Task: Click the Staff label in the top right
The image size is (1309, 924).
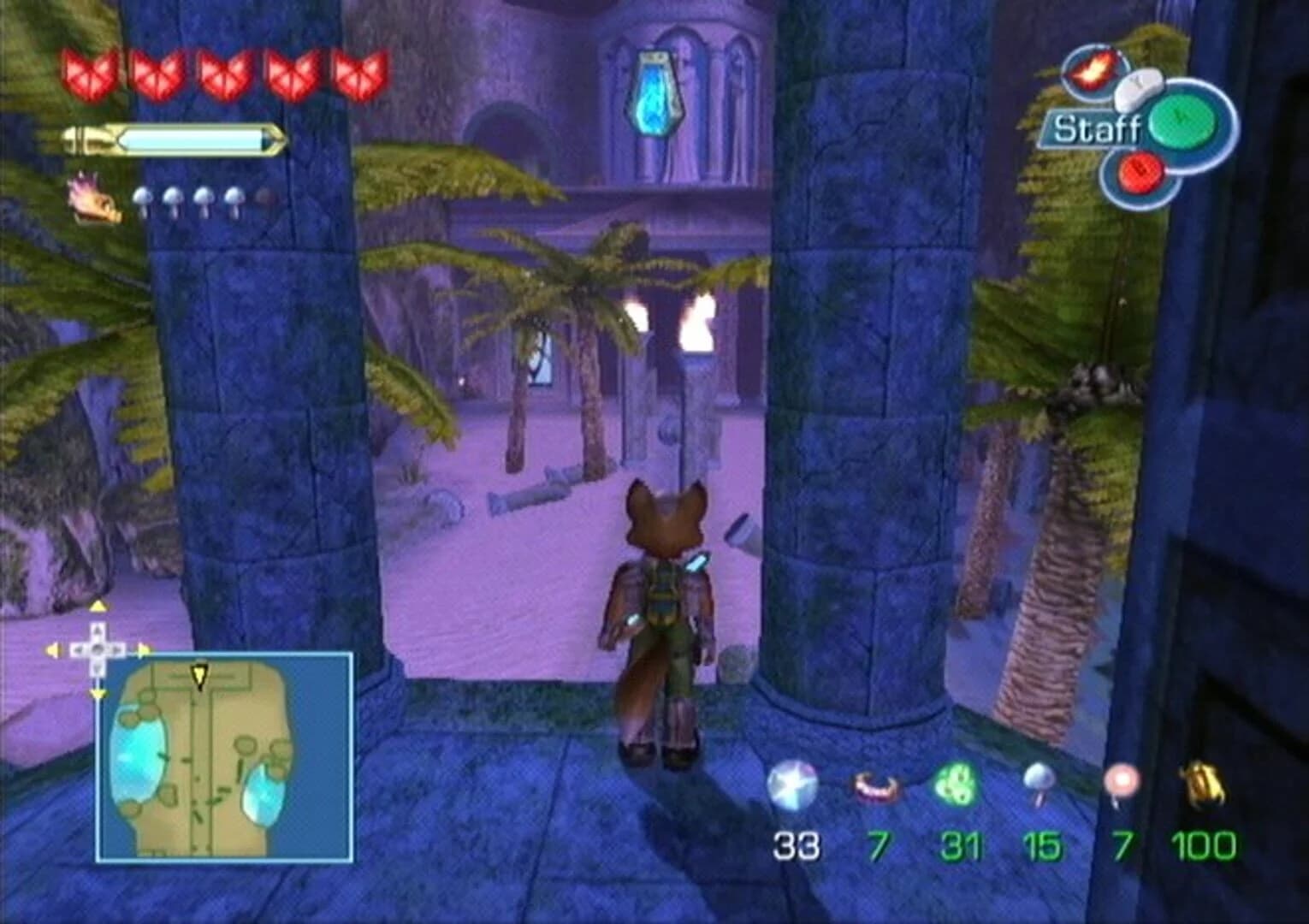Action: 1096,130
